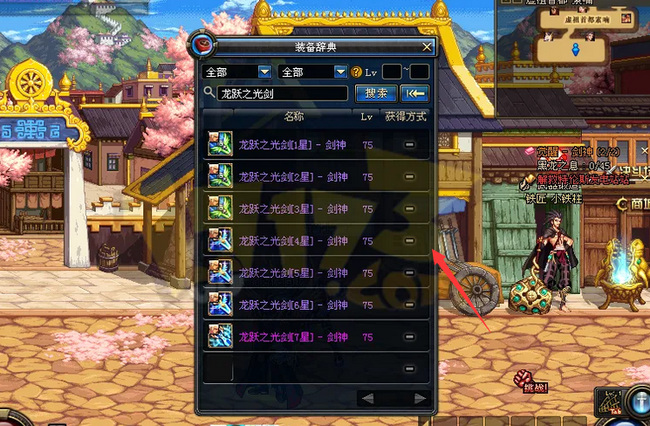
Task: Go to the previous results page
Action: pos(367,399)
